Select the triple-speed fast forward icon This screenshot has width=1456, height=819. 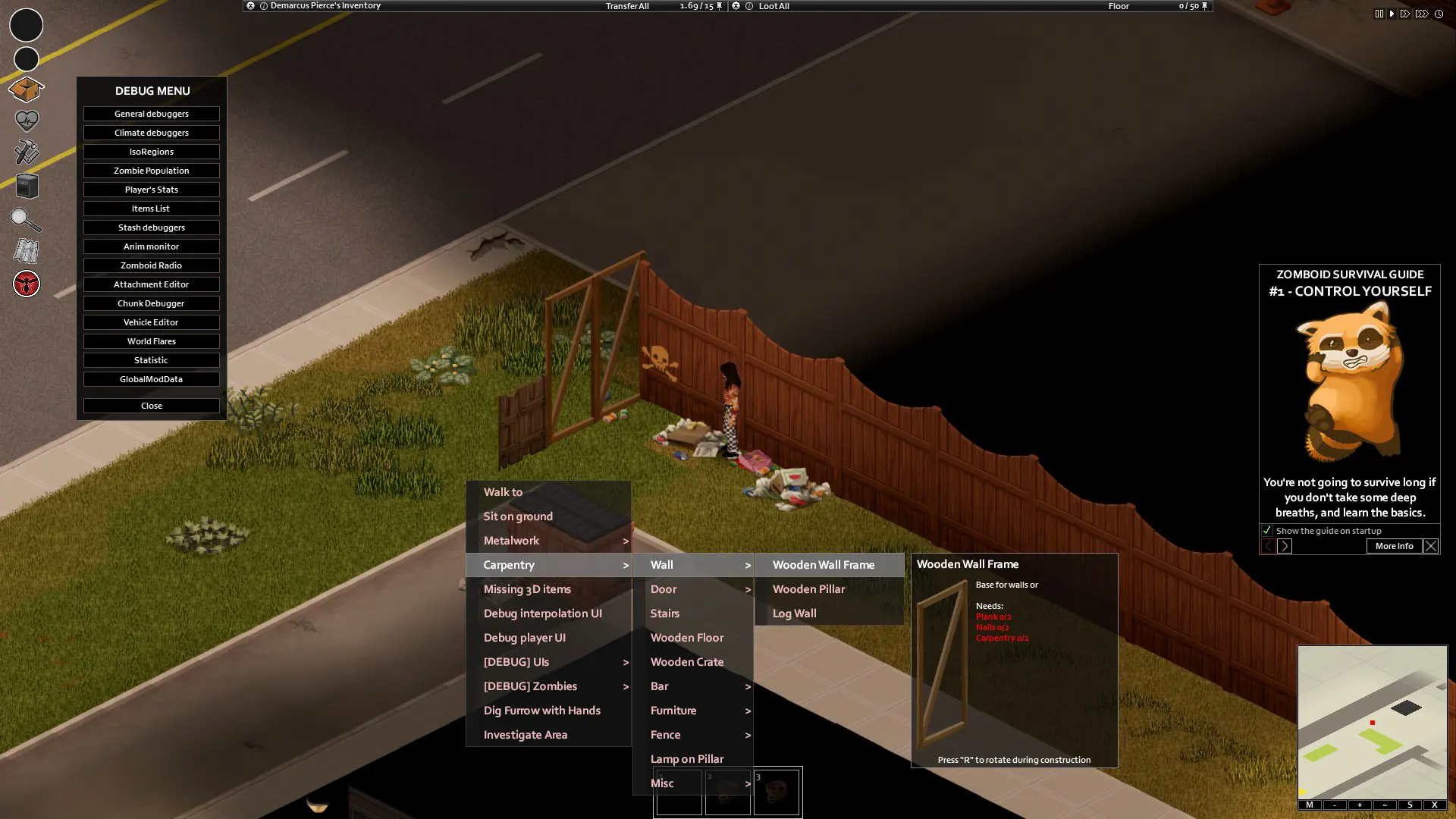click(1421, 14)
